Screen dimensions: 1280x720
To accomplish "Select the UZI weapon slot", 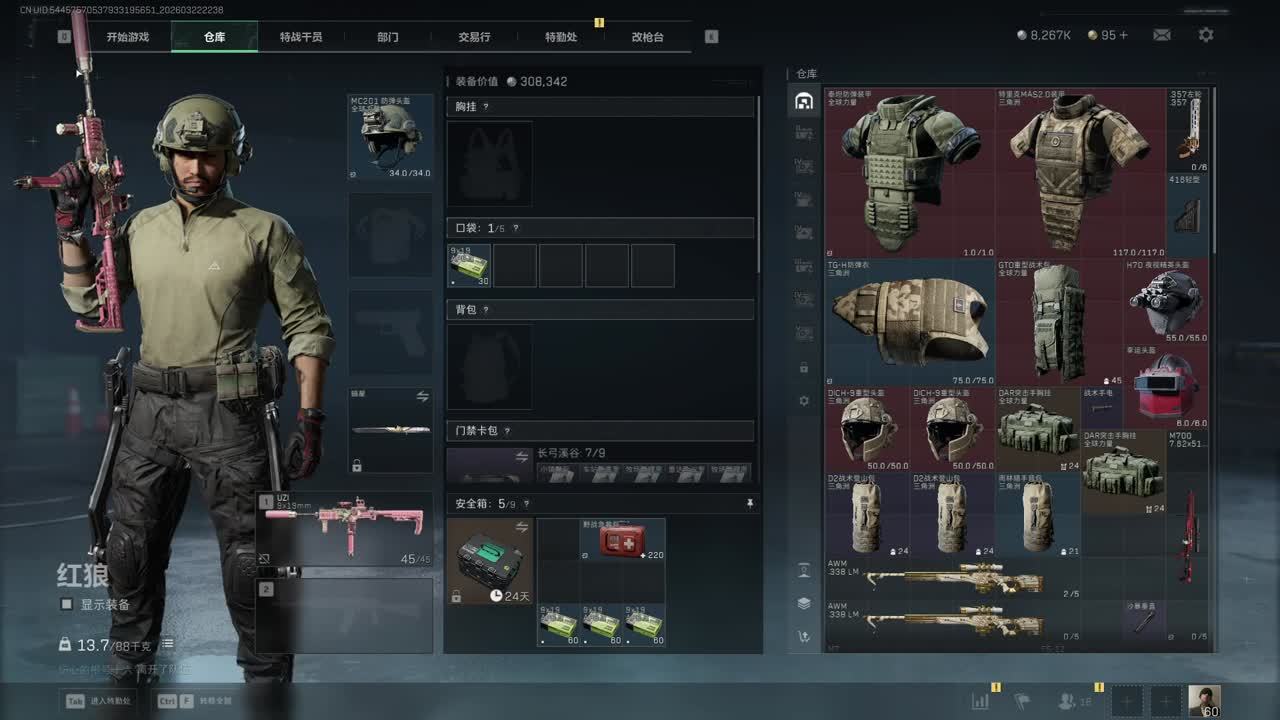I will (x=345, y=530).
